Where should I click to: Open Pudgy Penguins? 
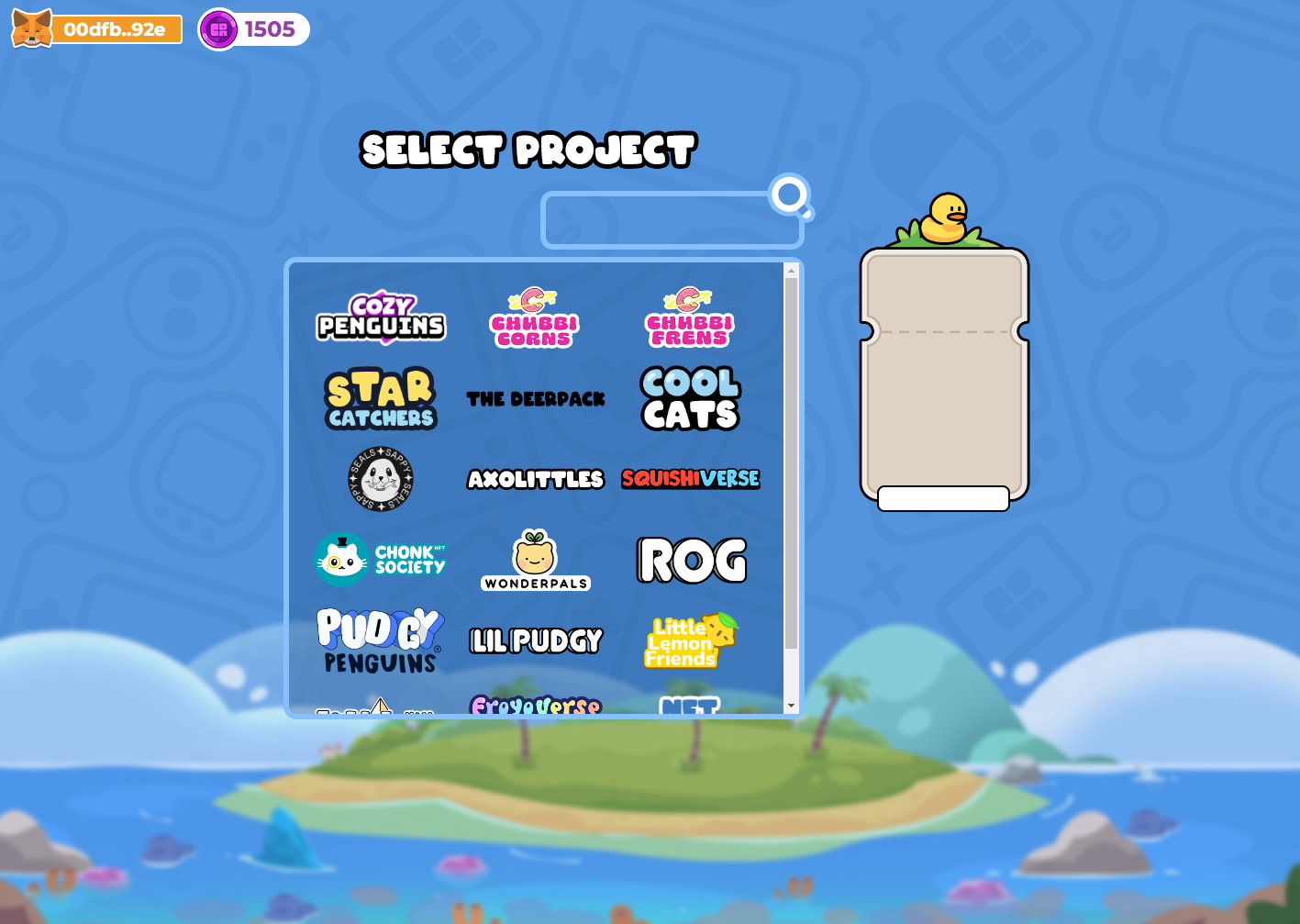(380, 640)
